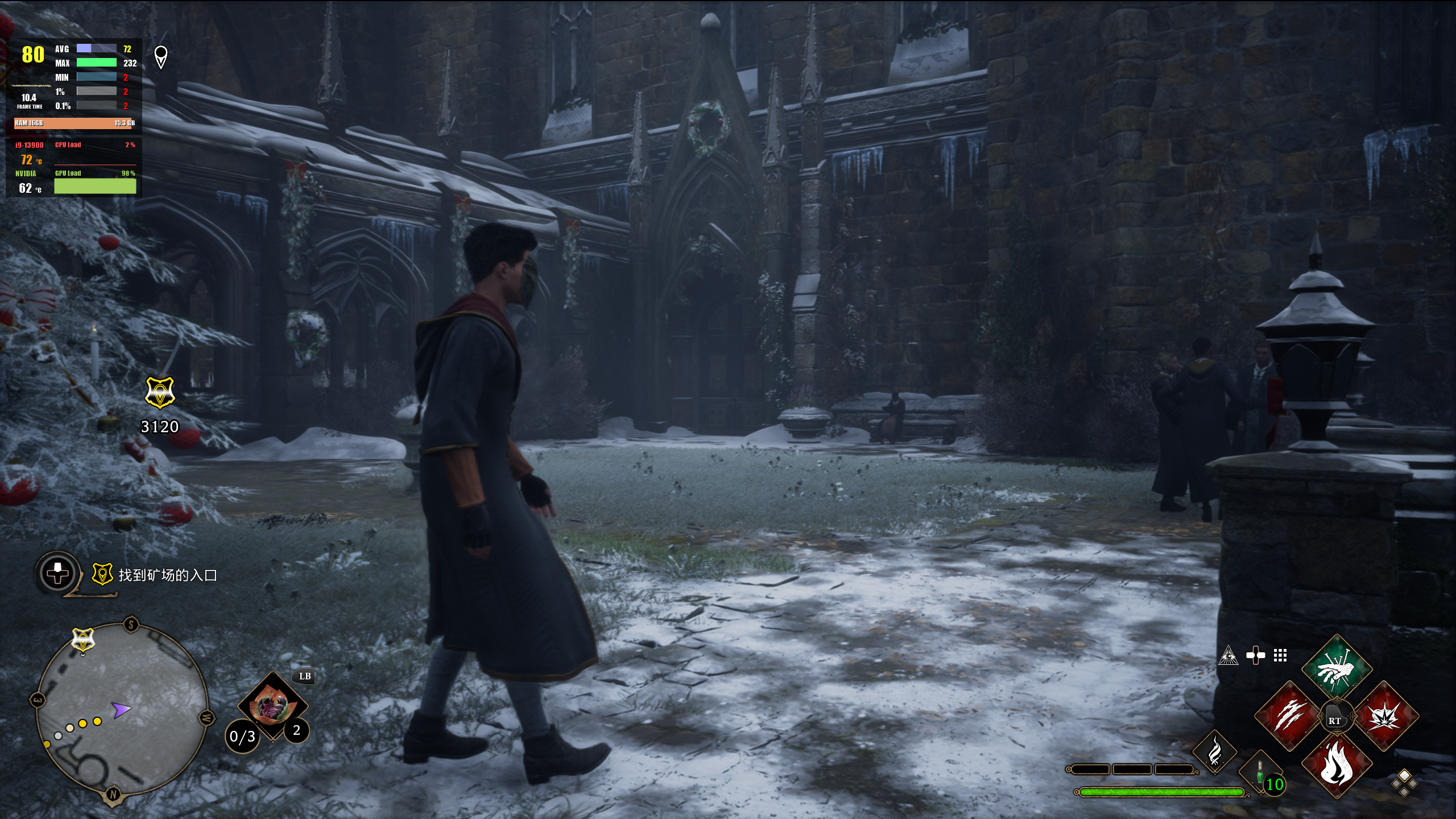Click the yellow quest badge on the minimap
The image size is (1456, 819).
[83, 640]
